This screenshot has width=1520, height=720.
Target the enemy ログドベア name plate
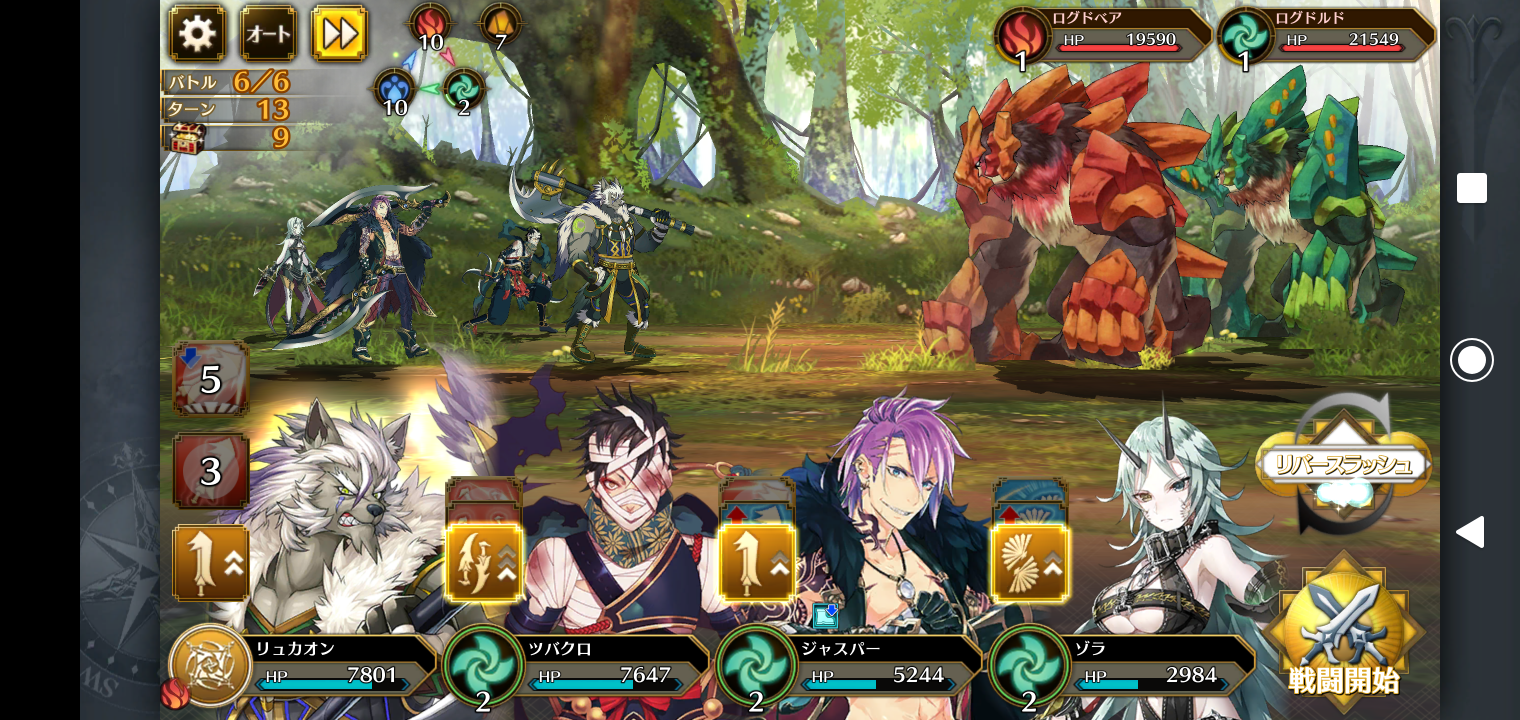click(x=1103, y=35)
